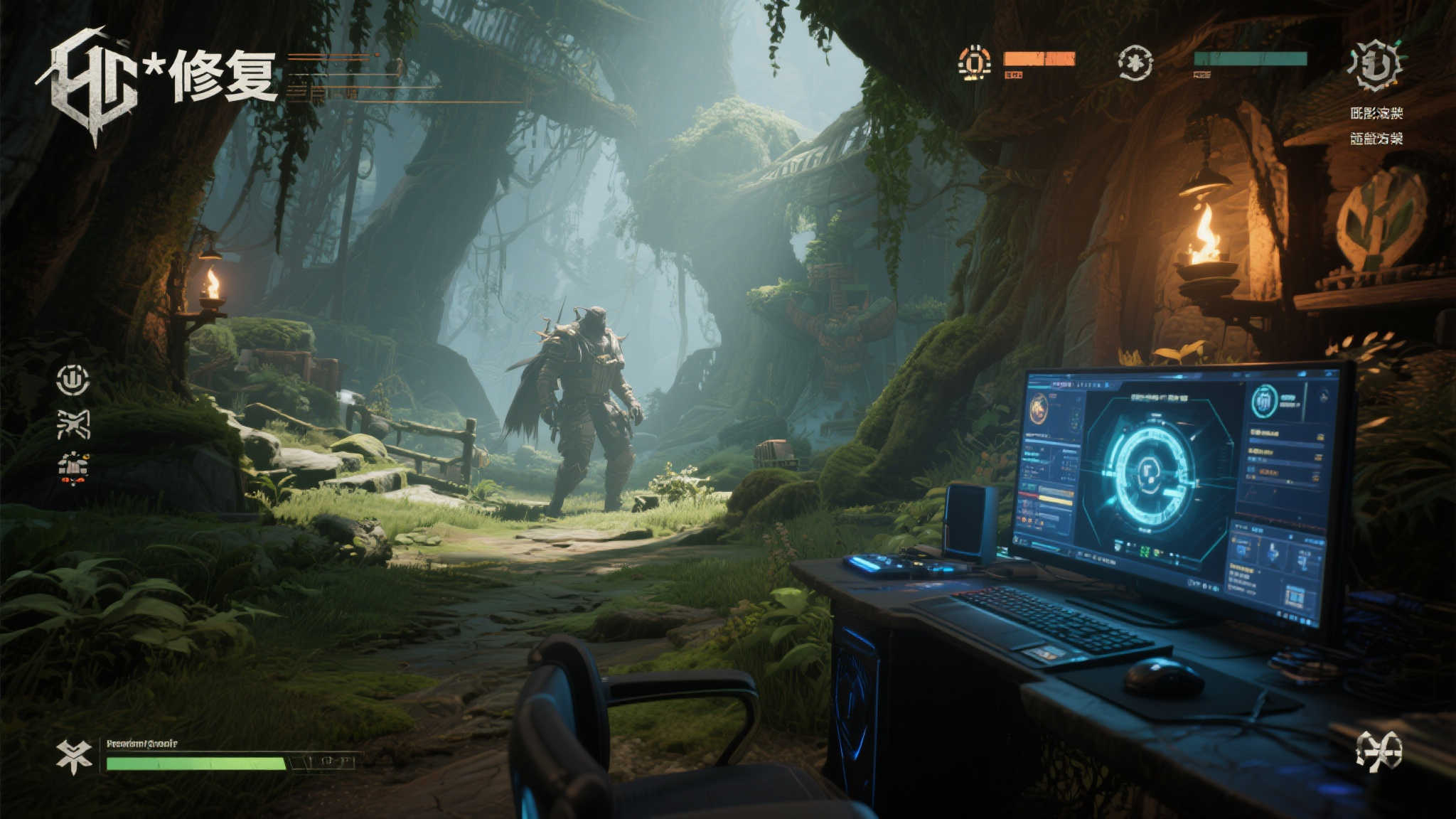Click the X-shaped emblem beside the green bar

tap(75, 756)
